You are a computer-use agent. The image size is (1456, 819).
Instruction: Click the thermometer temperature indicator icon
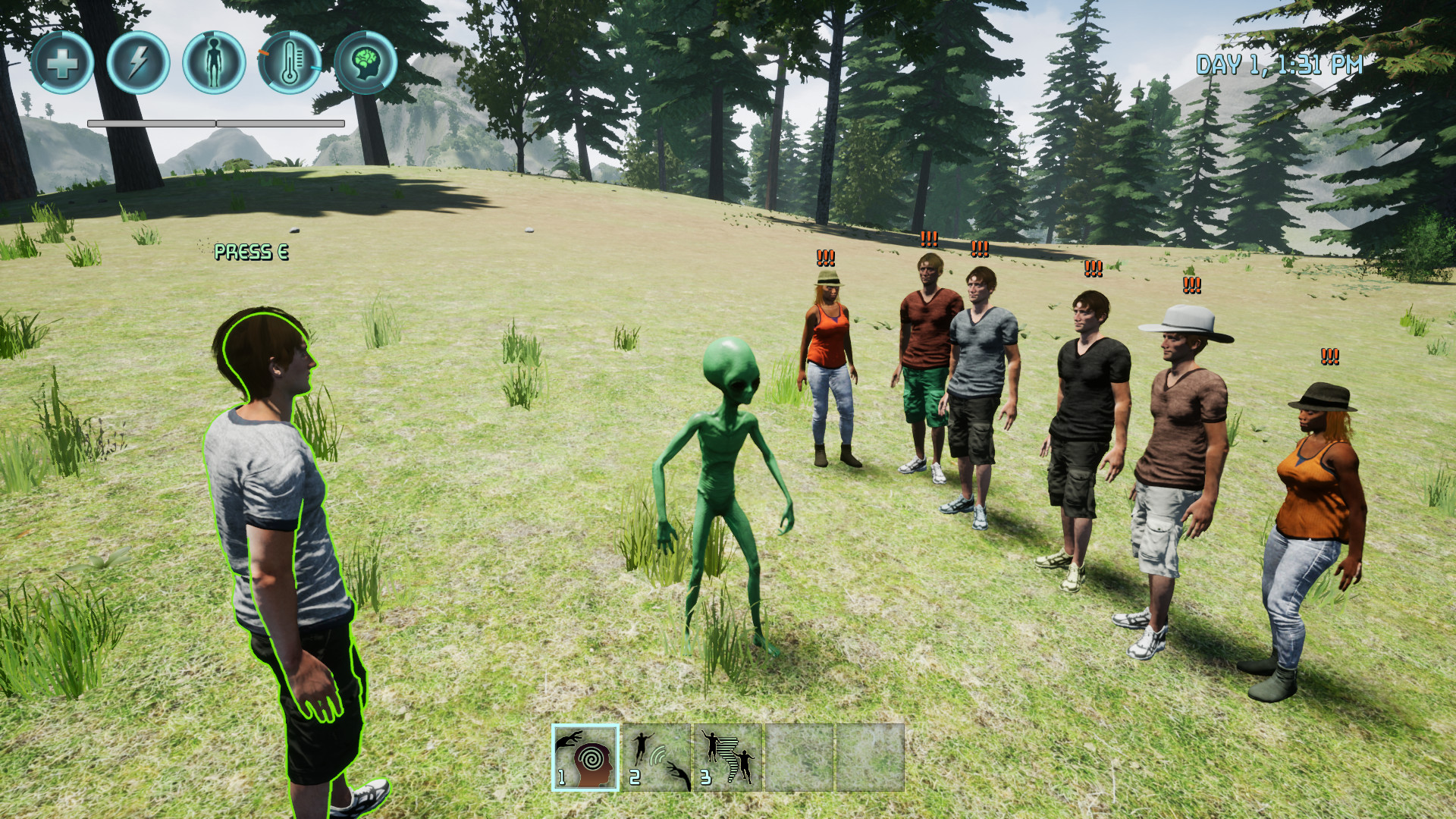point(288,64)
